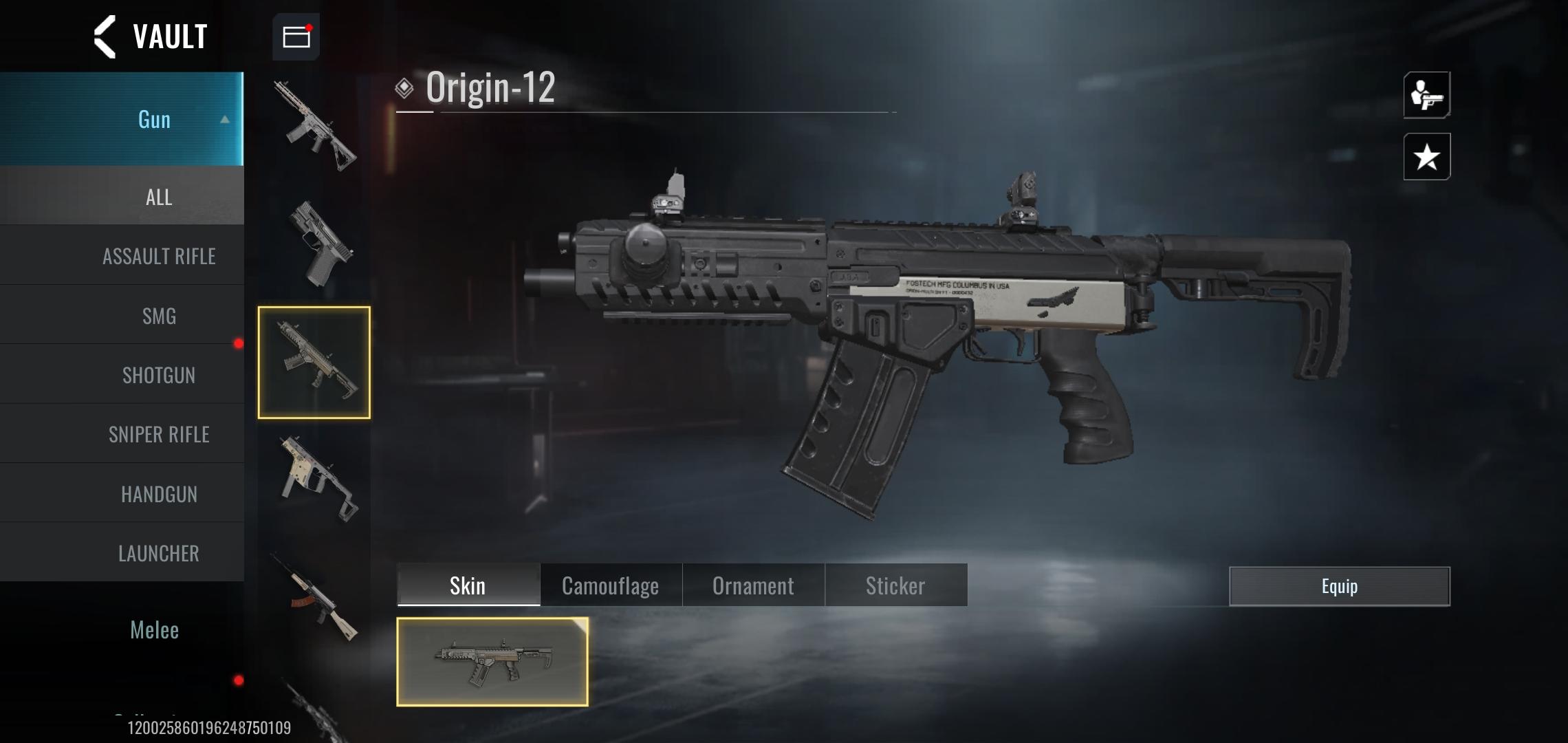Open the storage box icon near Vault
Image resolution: width=1568 pixels, height=743 pixels.
click(296, 36)
